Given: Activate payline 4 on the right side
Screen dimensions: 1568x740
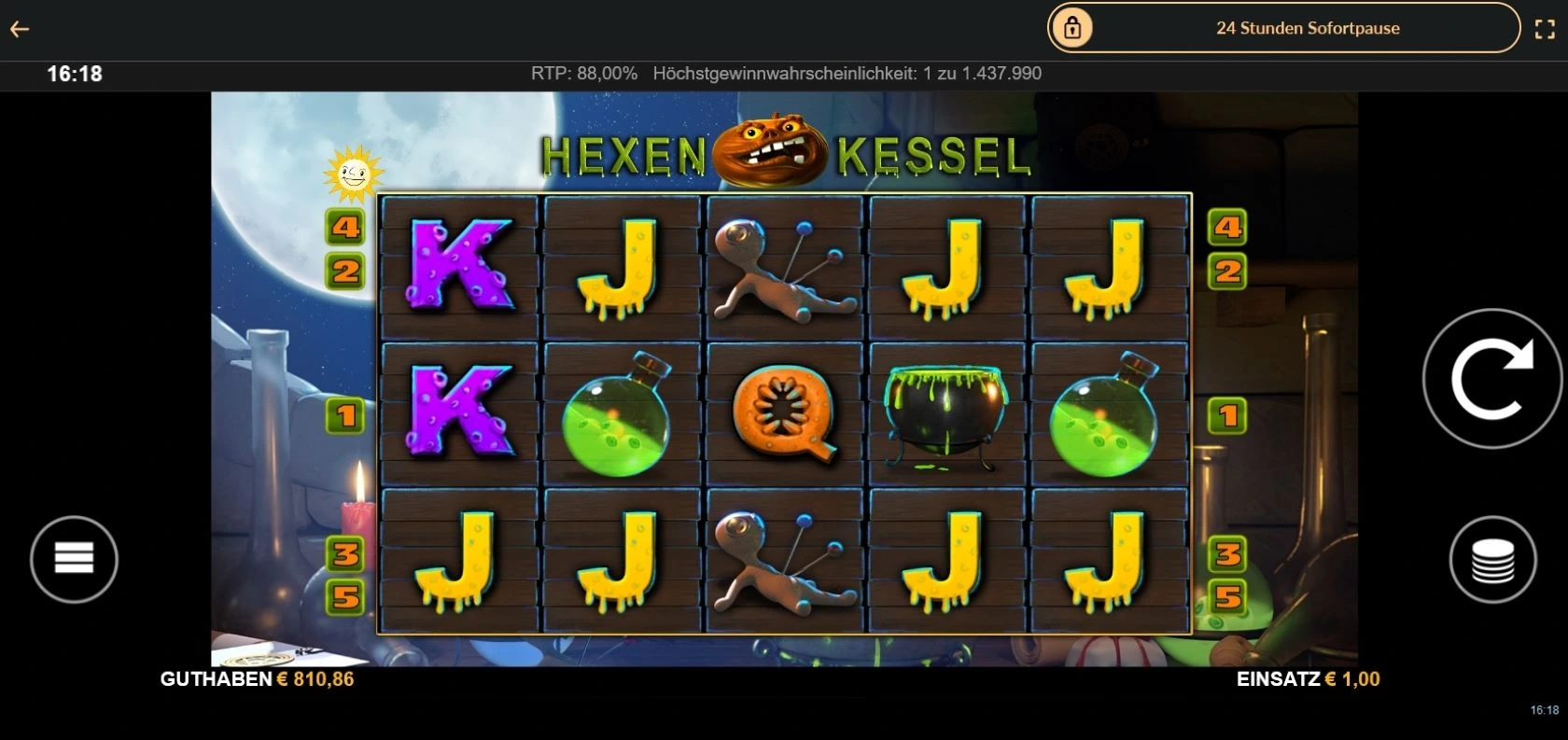Looking at the screenshot, I should coord(1228,226).
